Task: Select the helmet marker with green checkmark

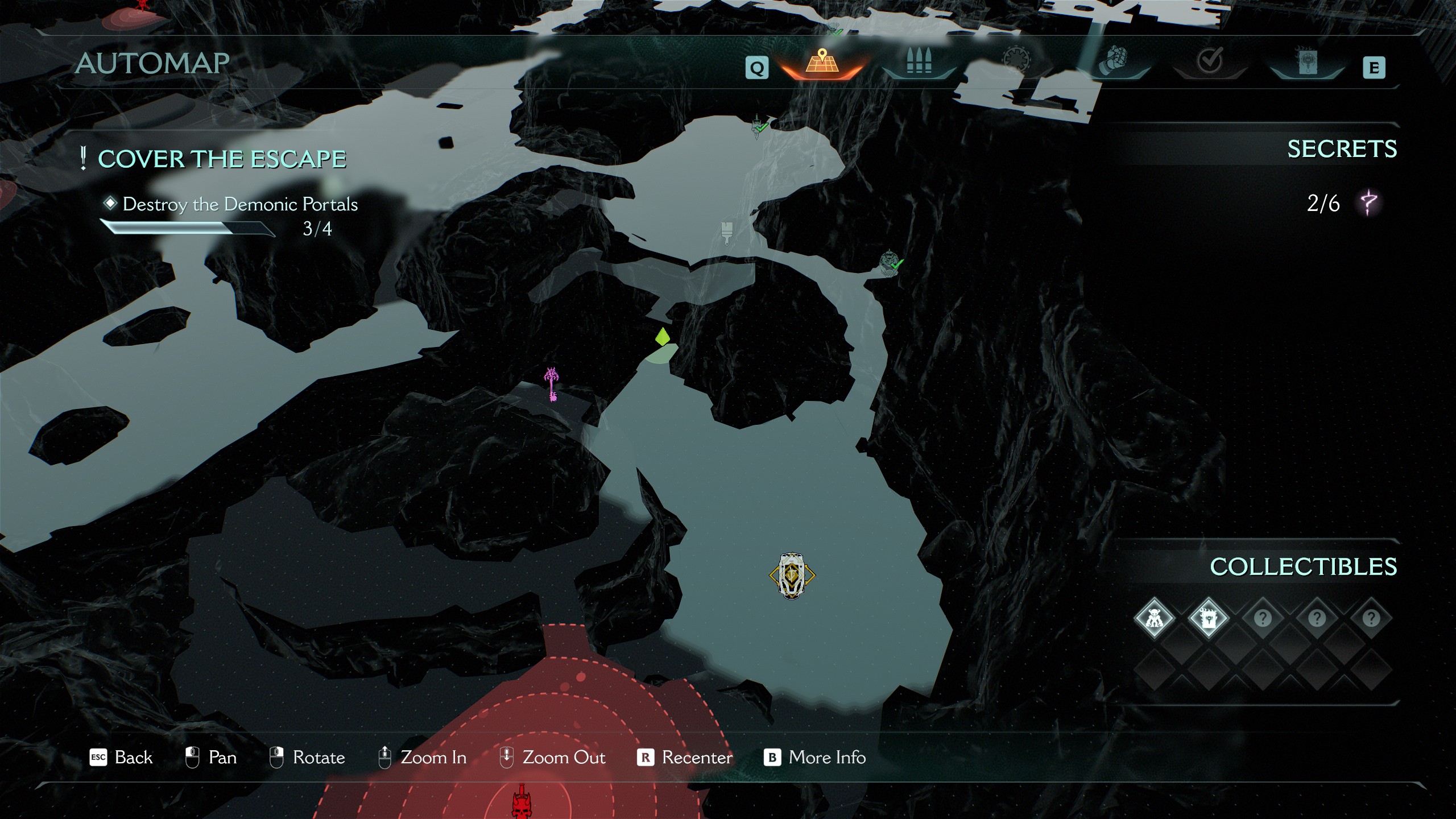Action: click(x=890, y=263)
